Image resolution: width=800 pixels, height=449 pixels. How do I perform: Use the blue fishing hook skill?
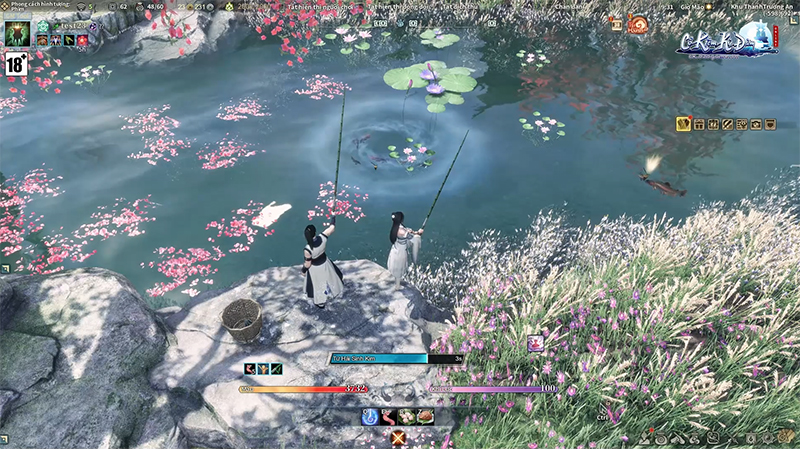[370, 416]
